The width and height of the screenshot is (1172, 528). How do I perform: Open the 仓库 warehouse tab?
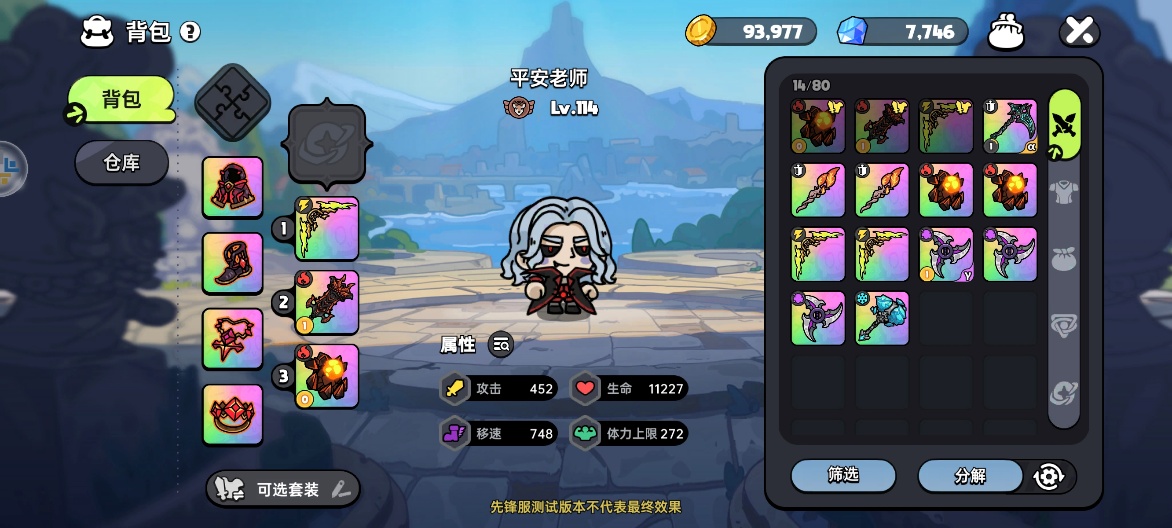coord(122,162)
